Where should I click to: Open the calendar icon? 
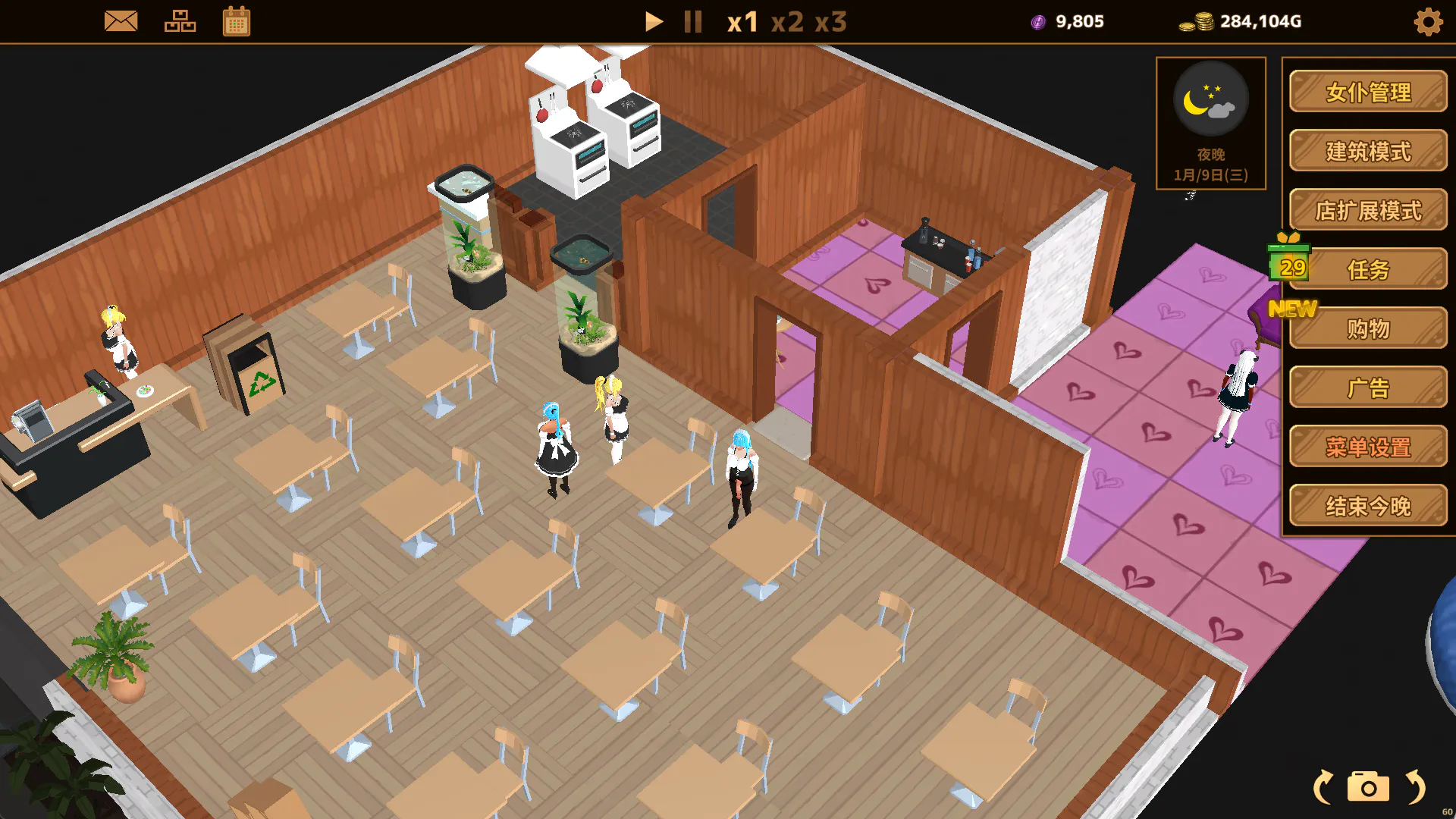coord(237,21)
